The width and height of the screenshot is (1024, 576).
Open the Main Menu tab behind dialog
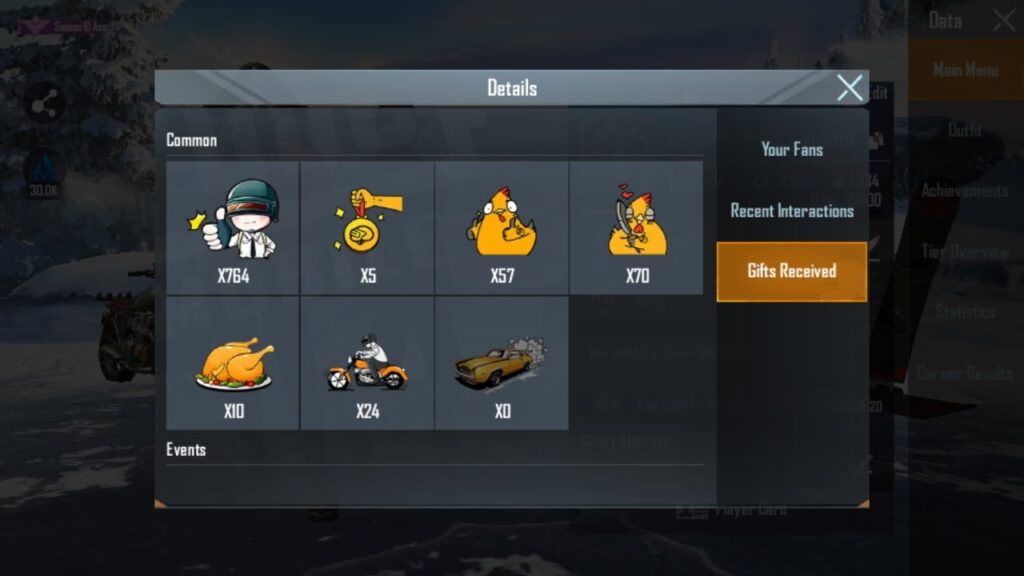pos(965,70)
